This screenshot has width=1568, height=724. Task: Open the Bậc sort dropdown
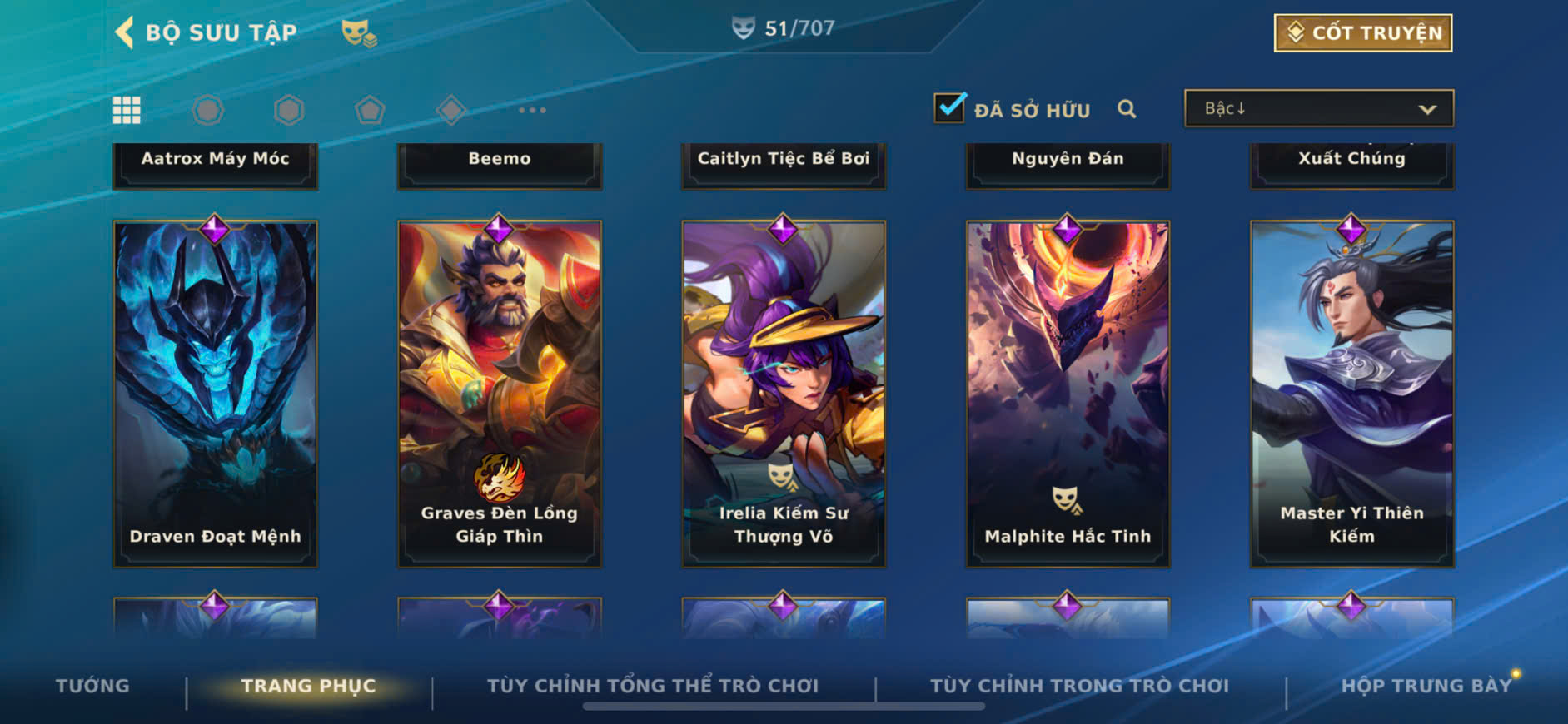pyautogui.click(x=1318, y=109)
